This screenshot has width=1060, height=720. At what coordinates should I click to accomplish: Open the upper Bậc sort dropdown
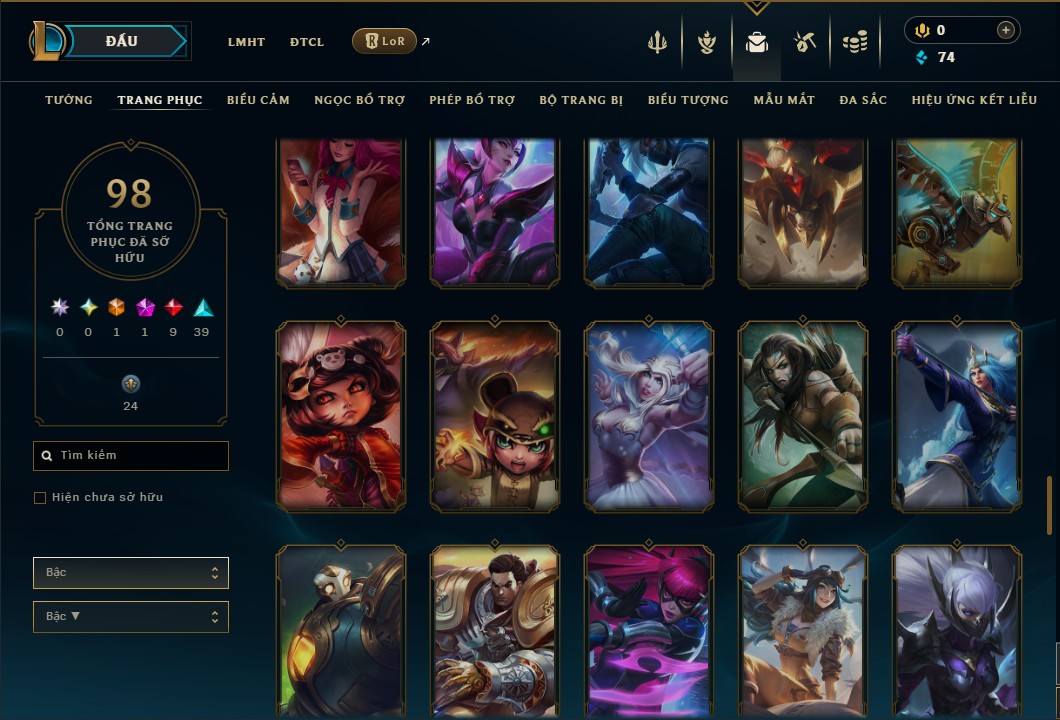[x=131, y=573]
